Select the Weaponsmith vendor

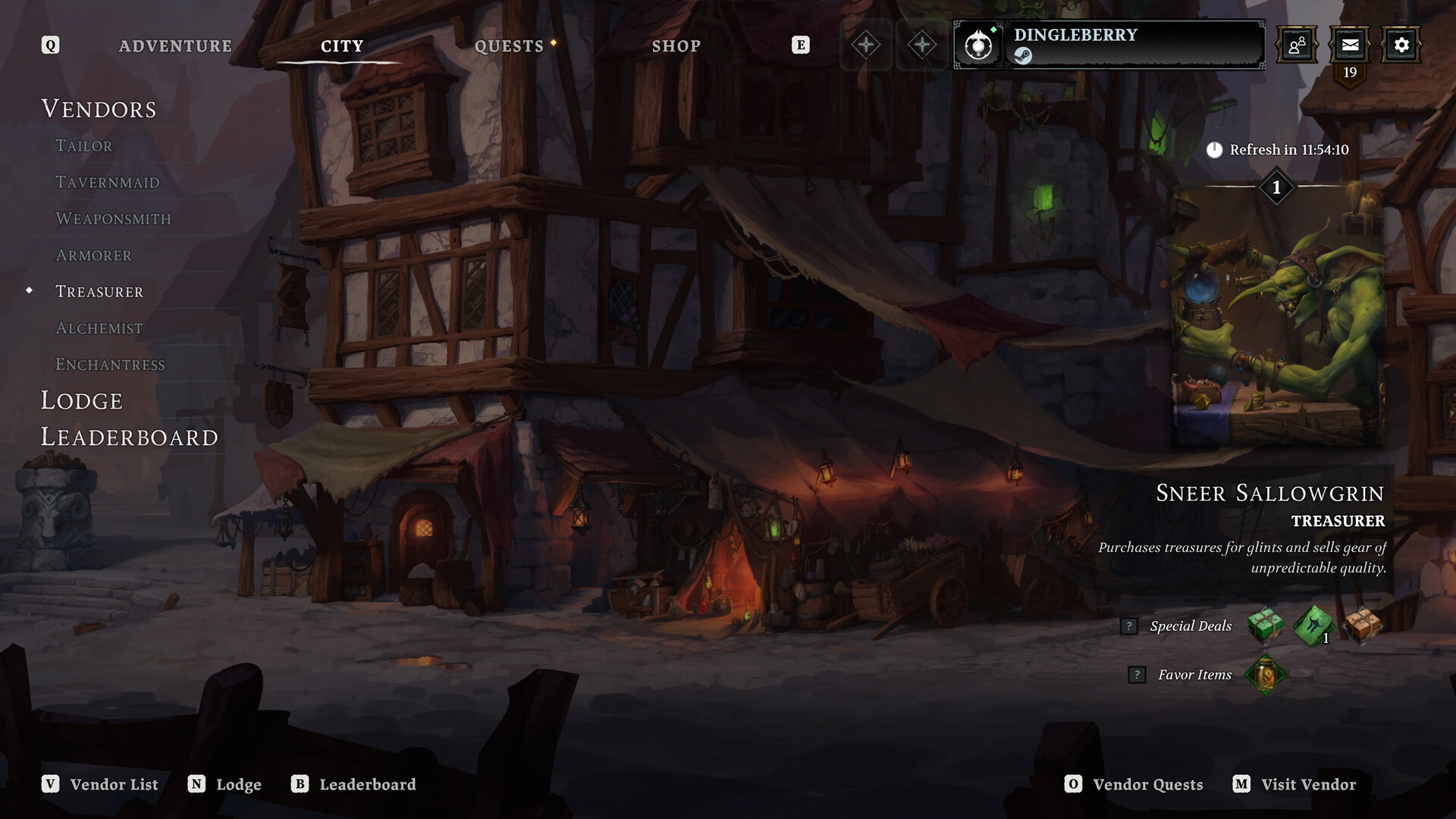coord(114,218)
